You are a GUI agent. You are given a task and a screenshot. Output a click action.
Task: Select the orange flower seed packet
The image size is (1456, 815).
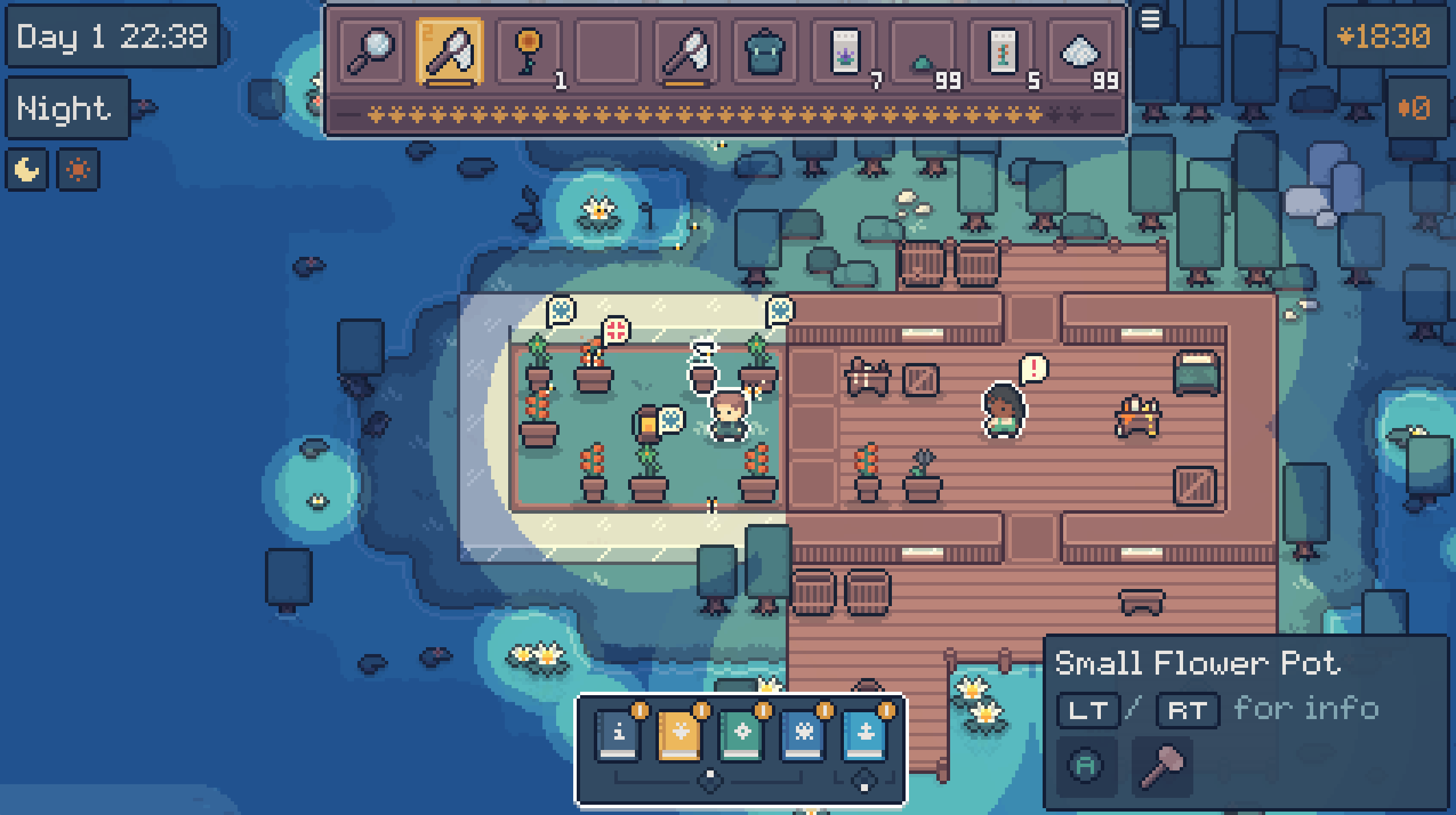(1001, 52)
